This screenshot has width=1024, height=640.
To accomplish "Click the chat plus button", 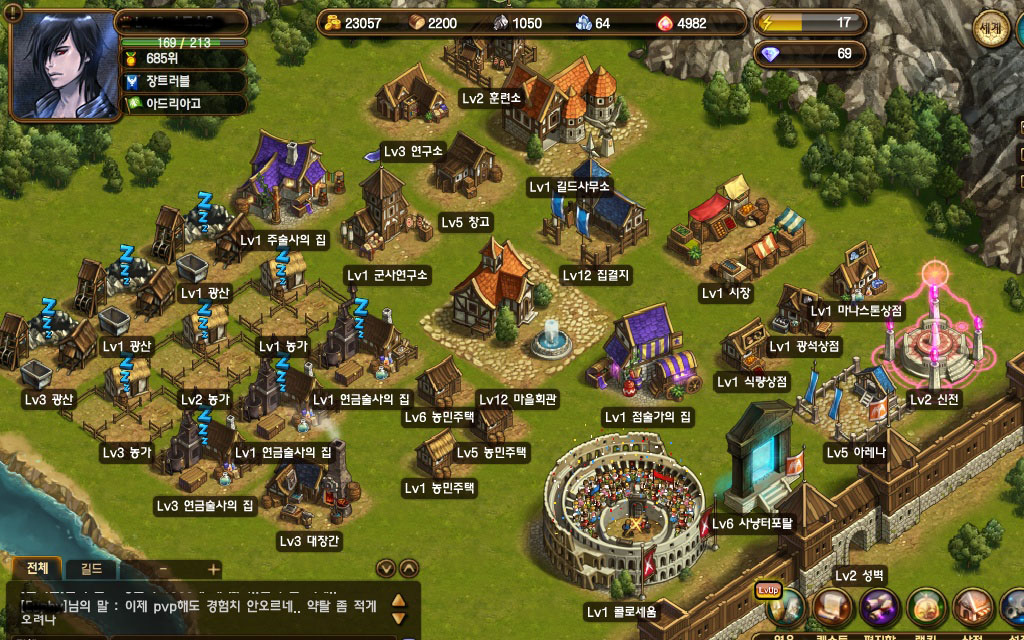I will click(212, 568).
